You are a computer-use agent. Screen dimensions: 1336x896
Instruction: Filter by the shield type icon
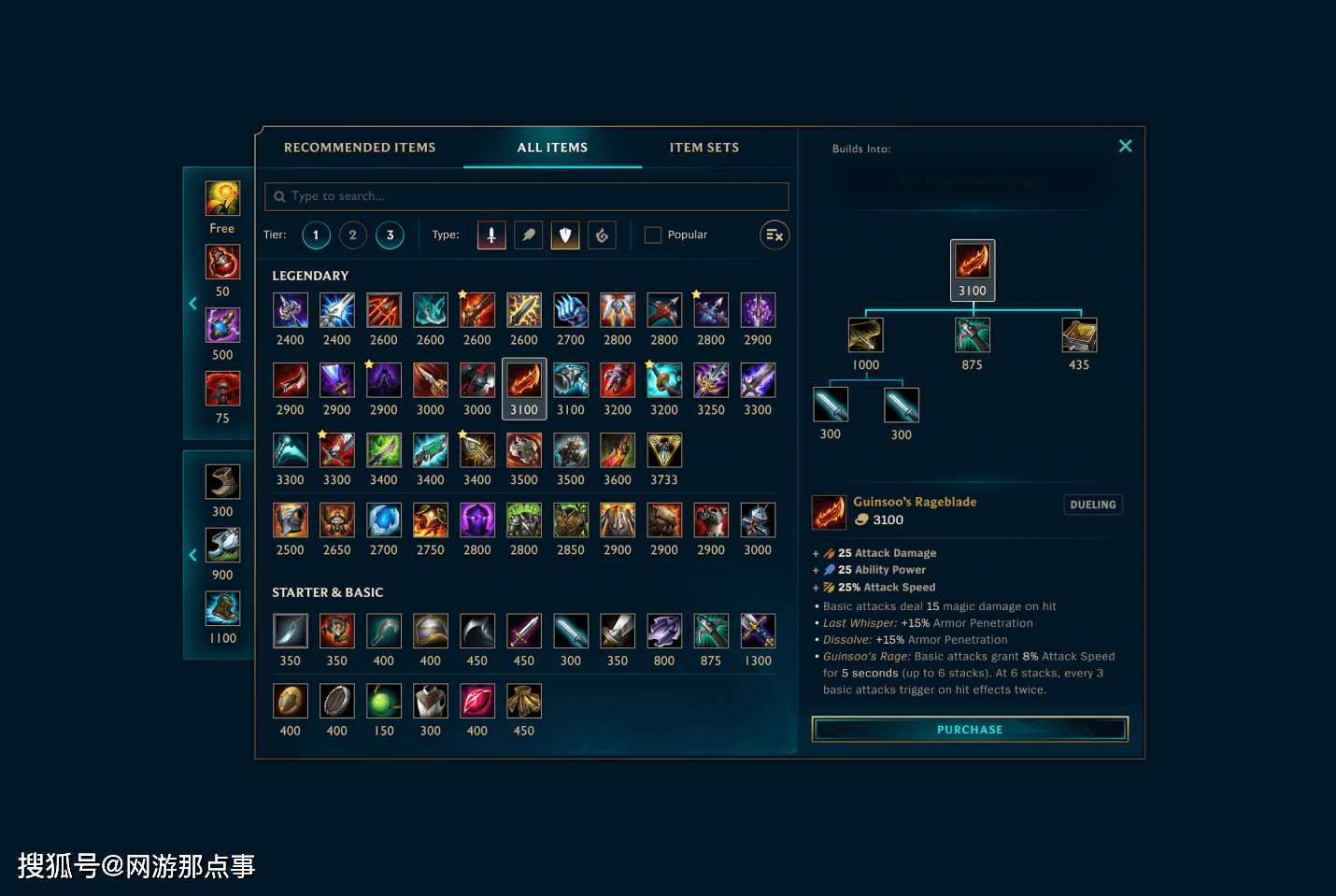point(565,235)
